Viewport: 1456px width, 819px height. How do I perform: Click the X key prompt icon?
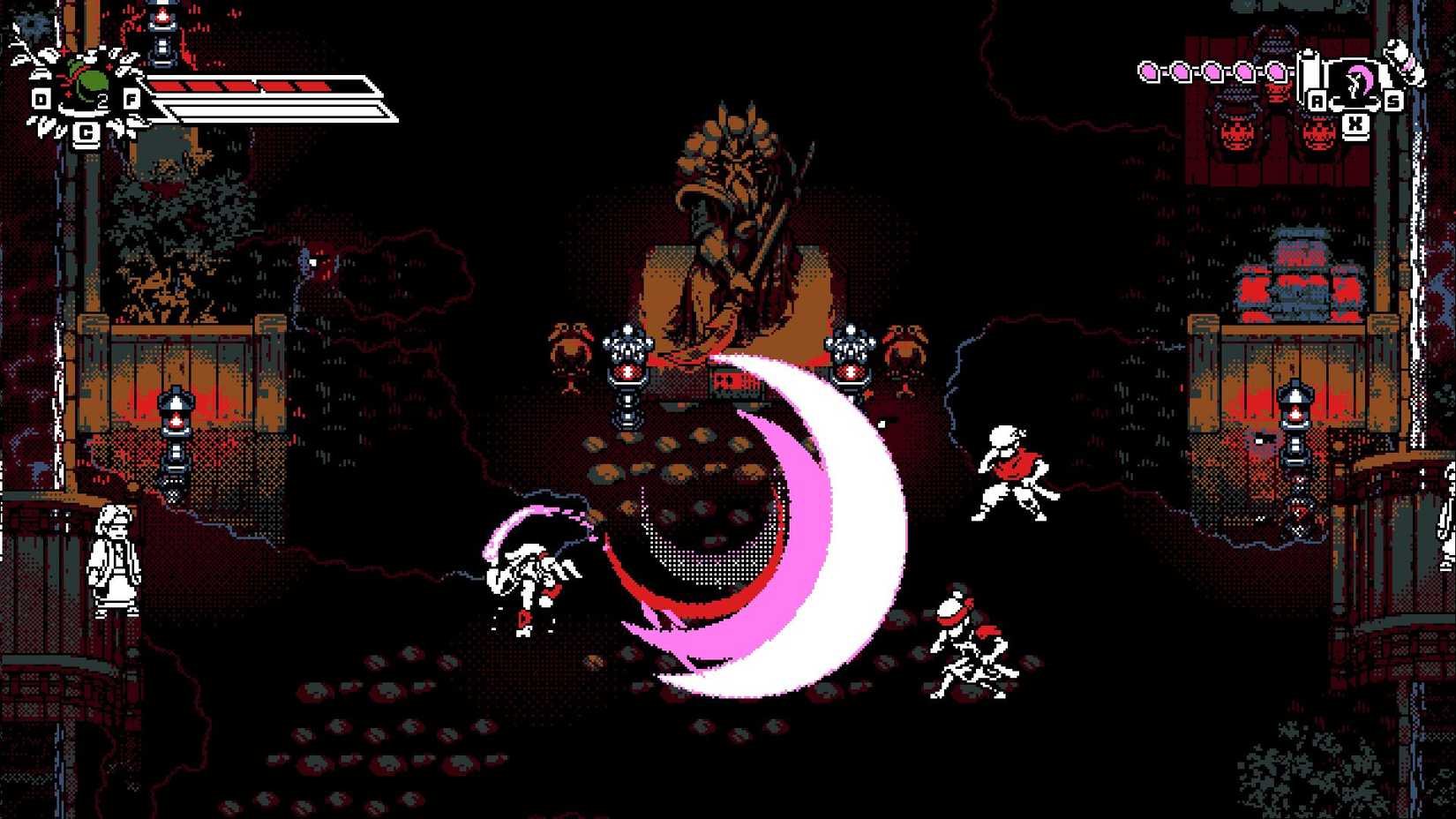[x=1355, y=123]
